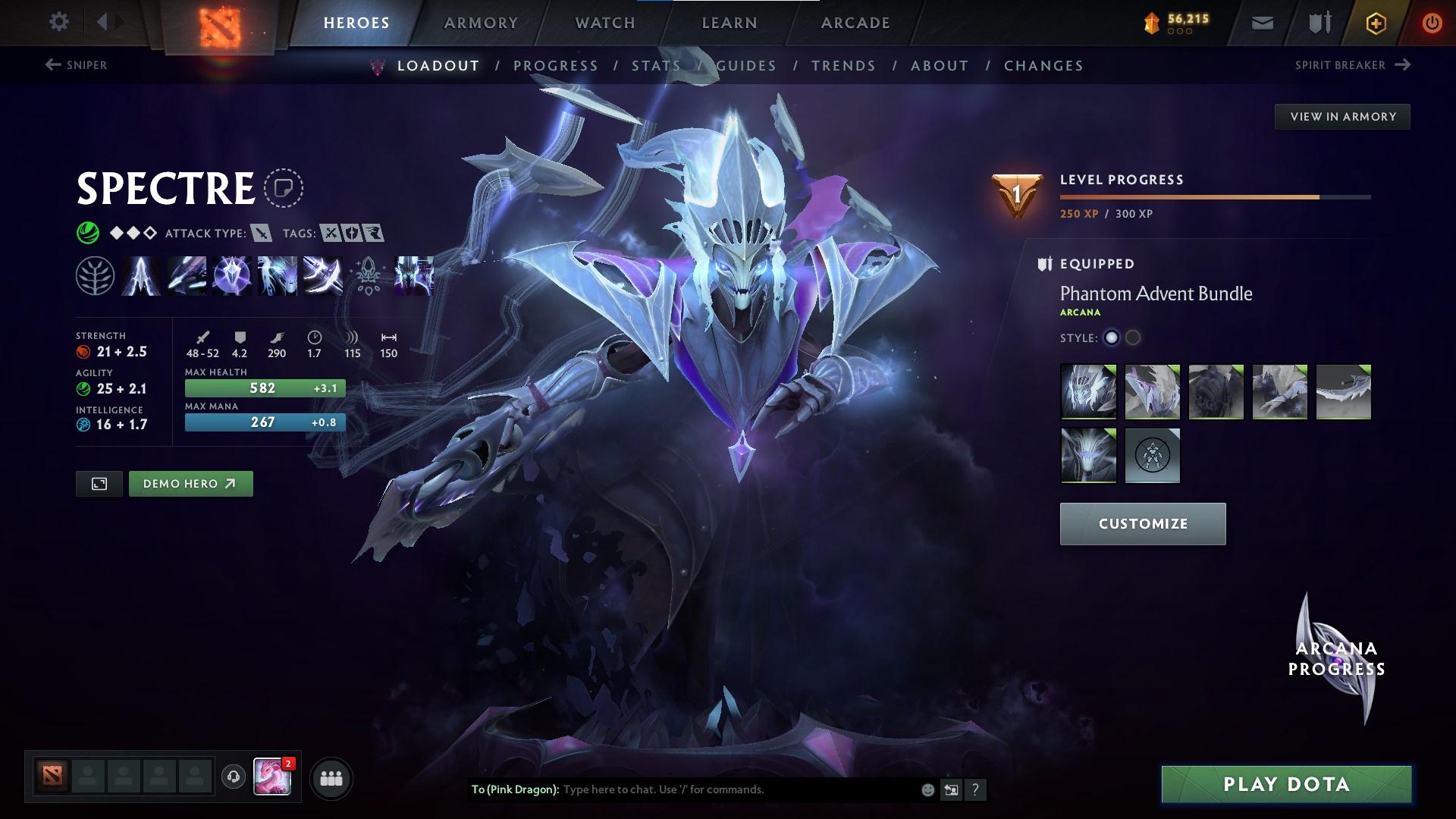Select the Spectral Dagger ability icon
The height and width of the screenshot is (819, 1456).
[141, 276]
